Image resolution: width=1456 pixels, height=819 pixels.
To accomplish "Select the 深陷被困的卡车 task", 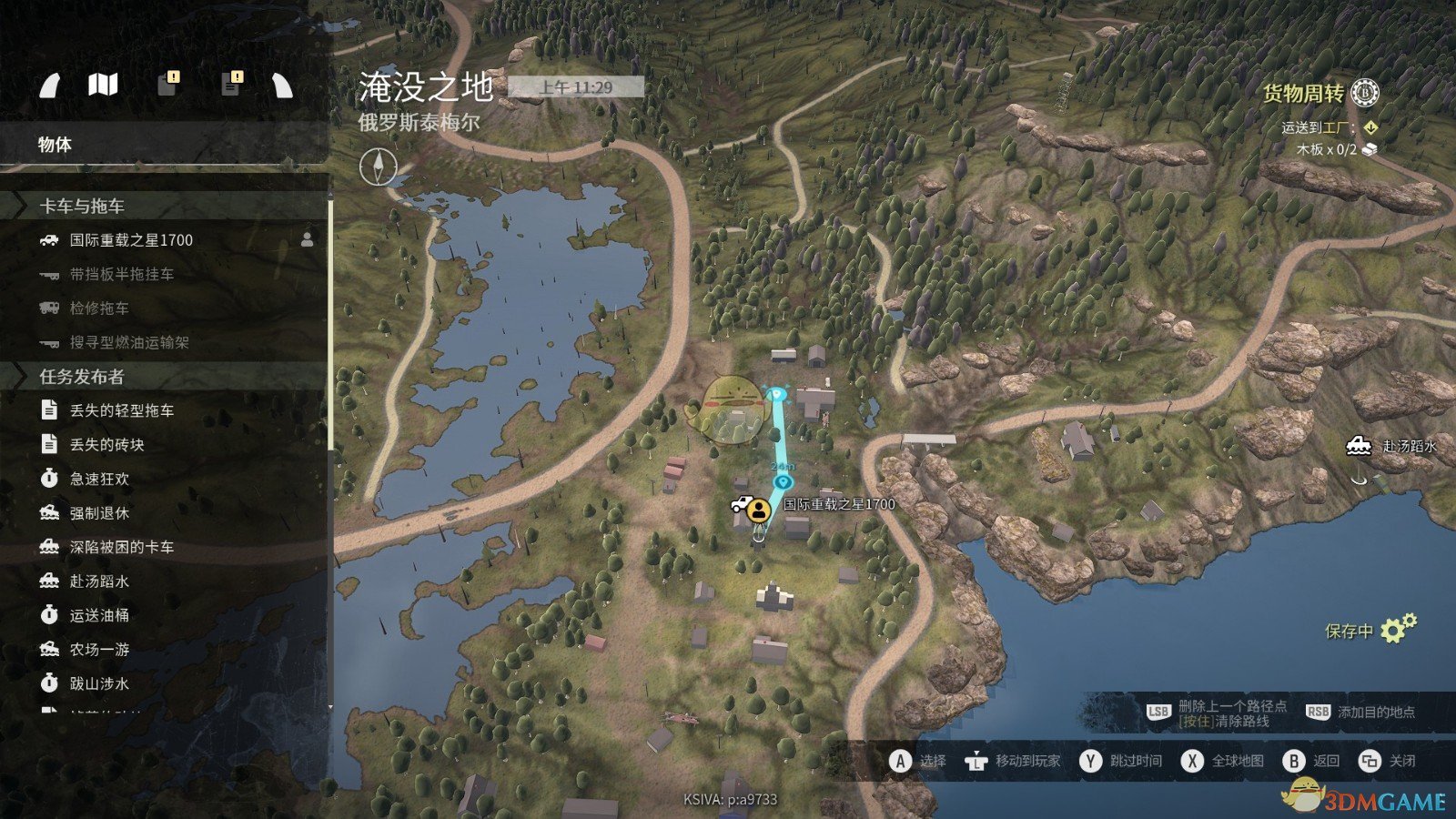I will pos(121,547).
